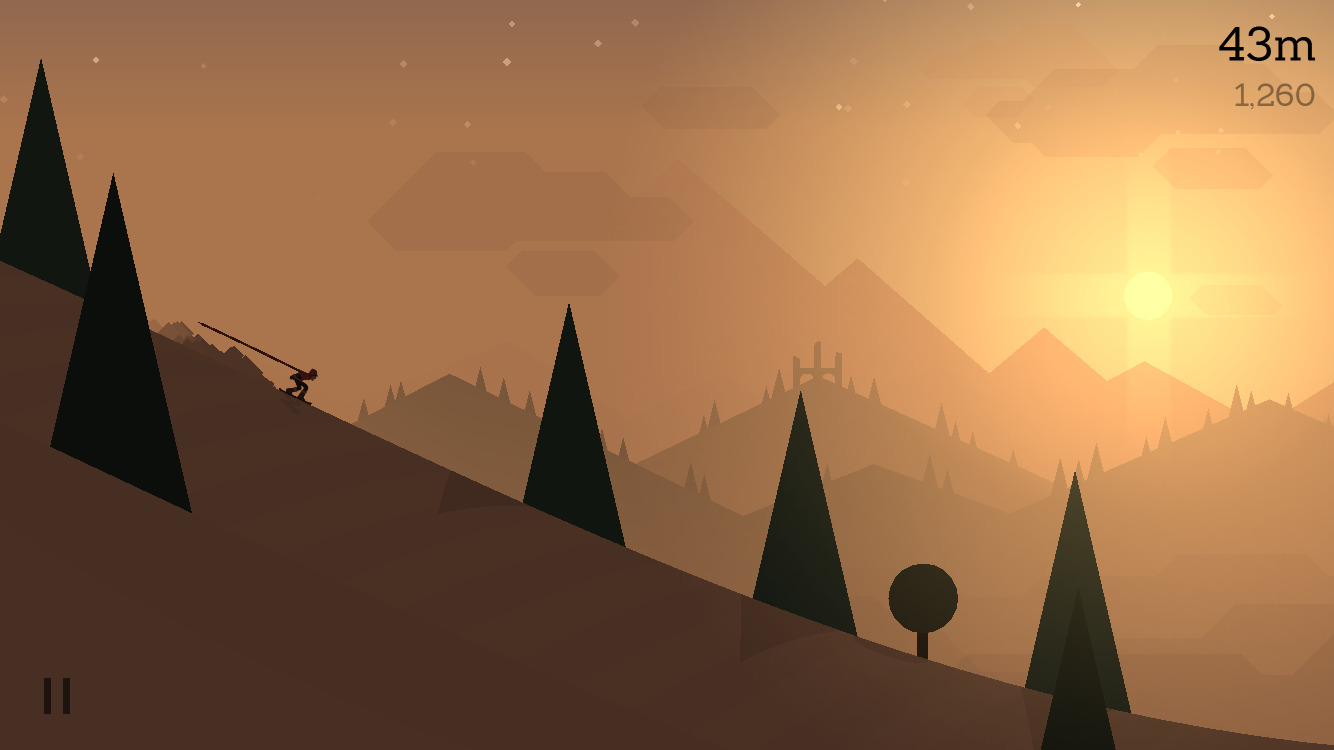Select the rocky outcrop behind Alto
Screen dimensions: 1334x750
(x=205, y=340)
